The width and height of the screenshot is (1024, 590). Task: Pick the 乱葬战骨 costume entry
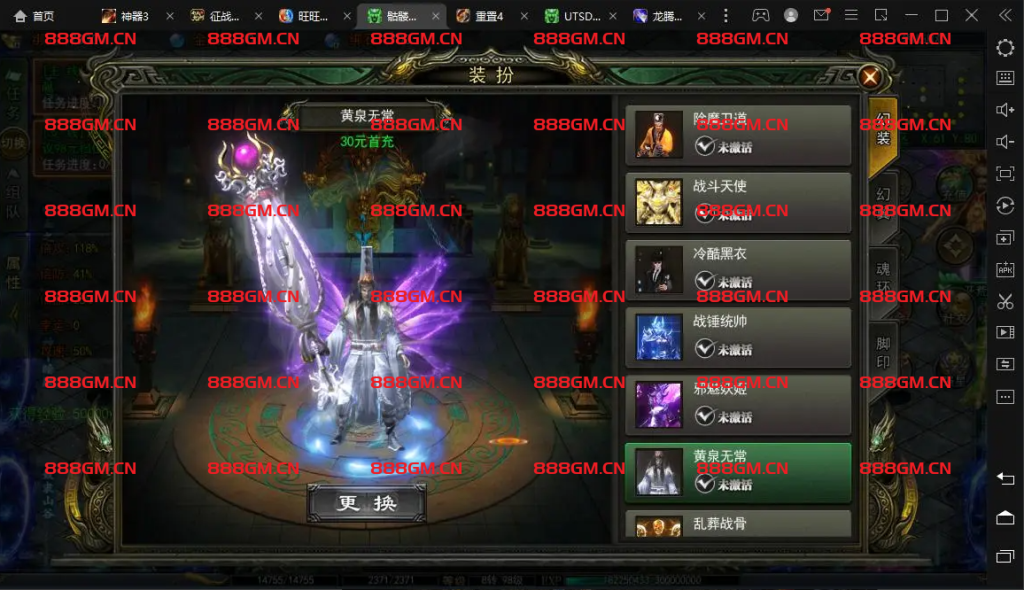738,525
